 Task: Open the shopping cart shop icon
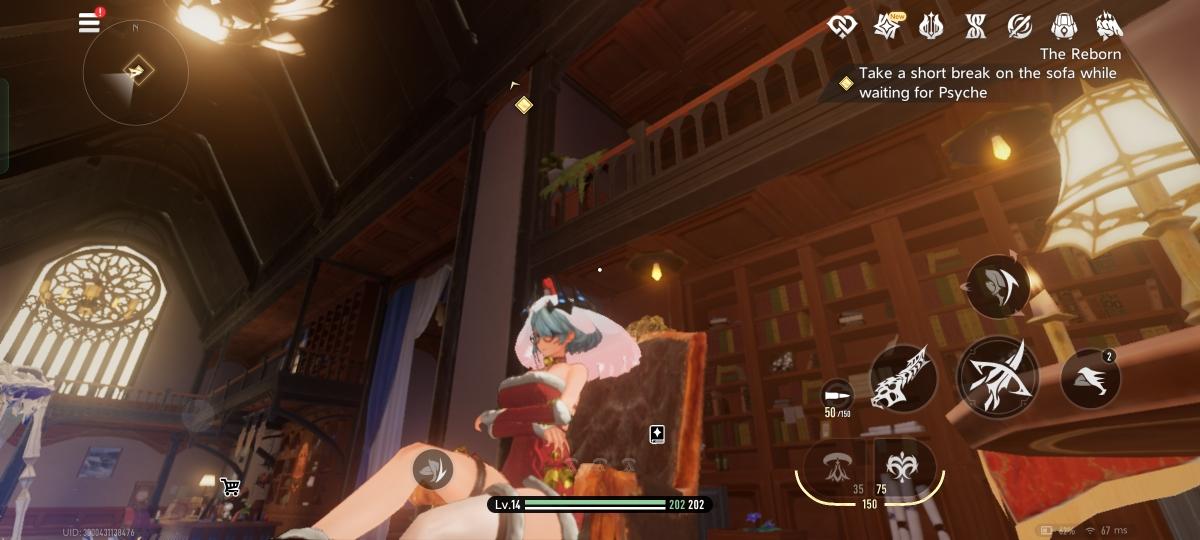(230, 487)
